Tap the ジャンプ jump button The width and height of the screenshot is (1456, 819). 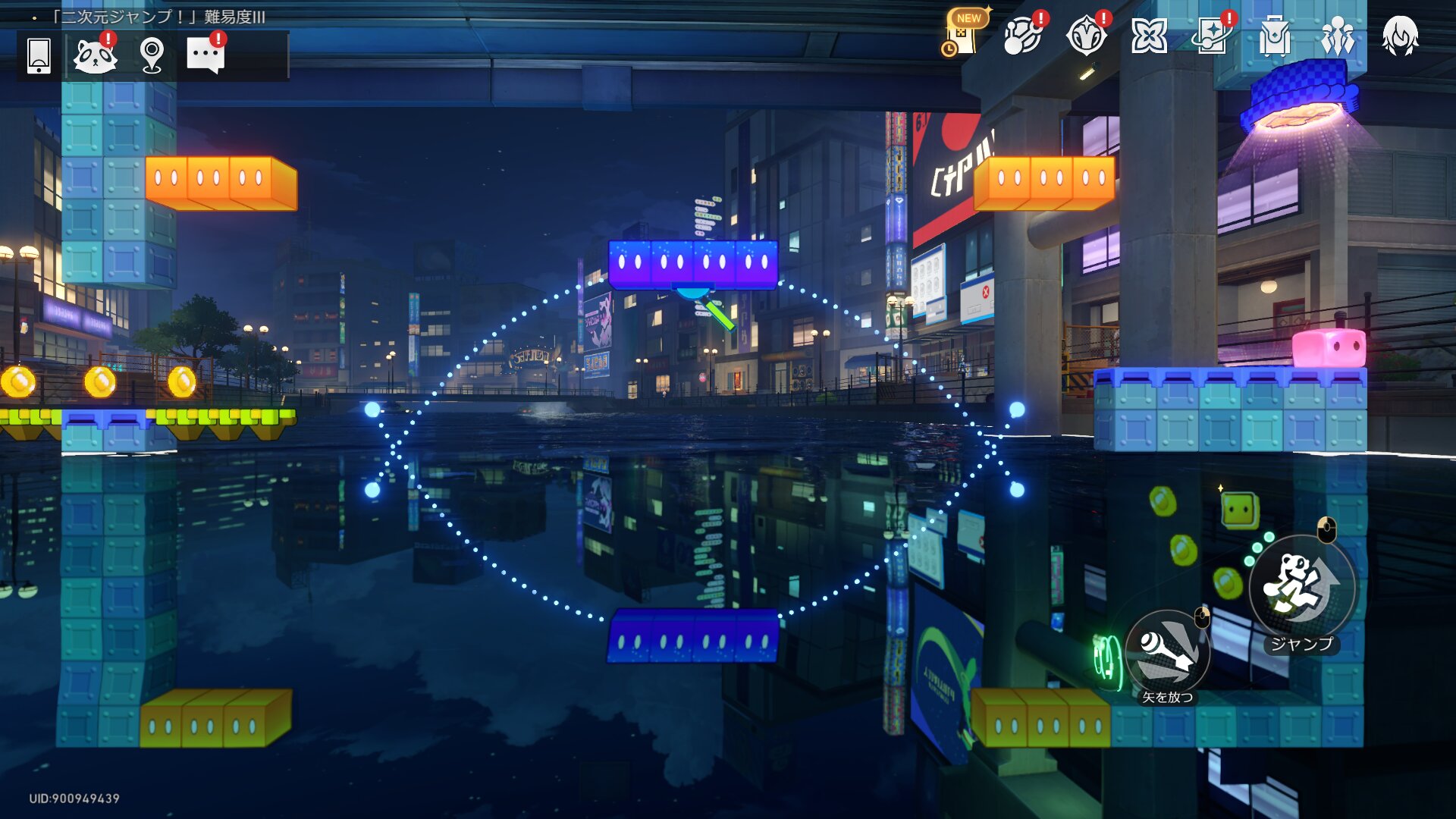pyautogui.click(x=1301, y=587)
